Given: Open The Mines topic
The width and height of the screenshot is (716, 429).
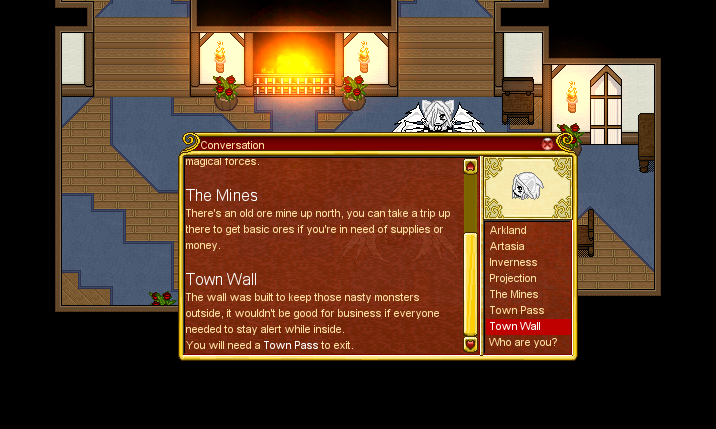Looking at the screenshot, I should click(x=514, y=294).
